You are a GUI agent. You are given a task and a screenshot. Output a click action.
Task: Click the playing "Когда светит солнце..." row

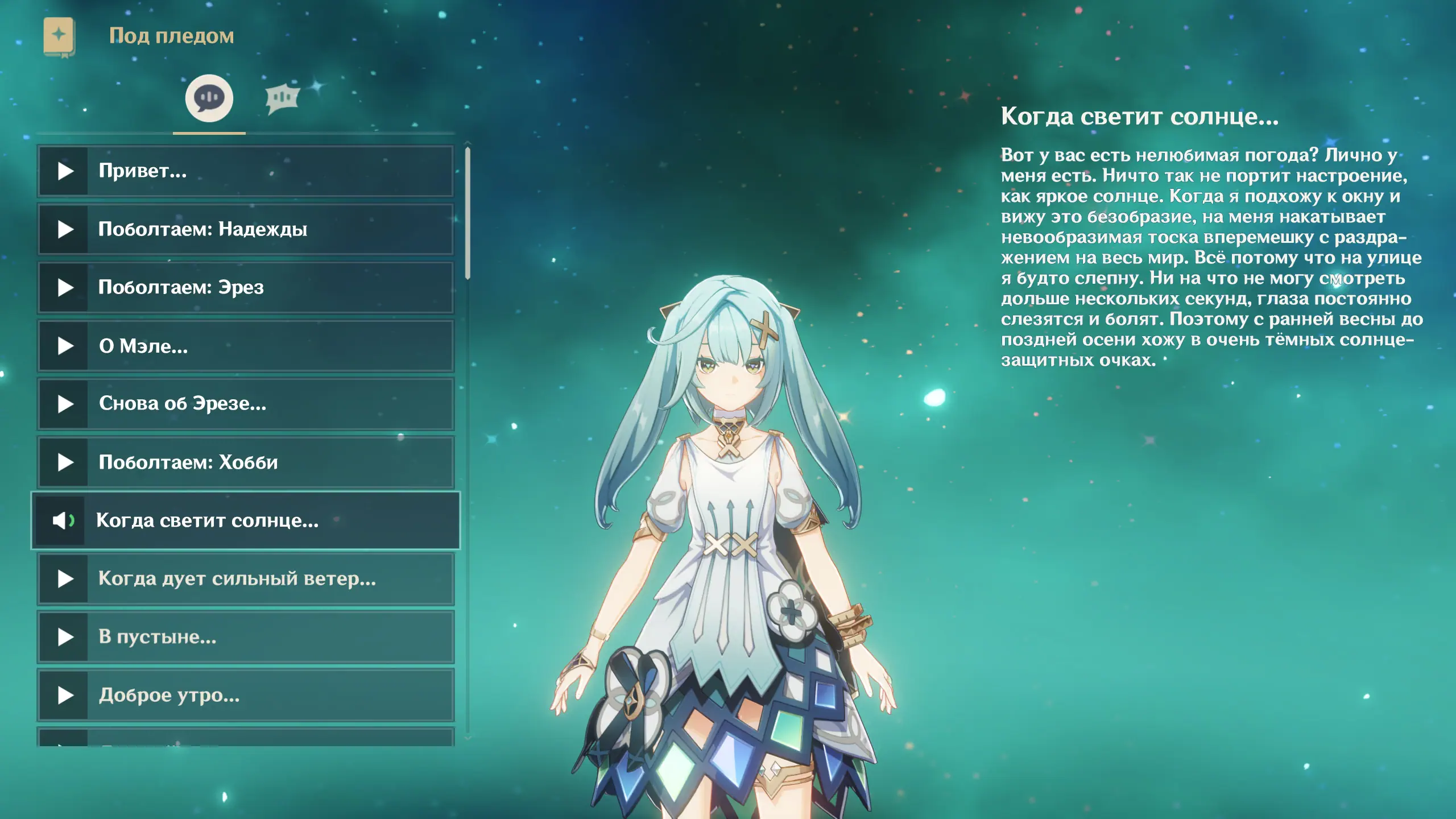246,520
